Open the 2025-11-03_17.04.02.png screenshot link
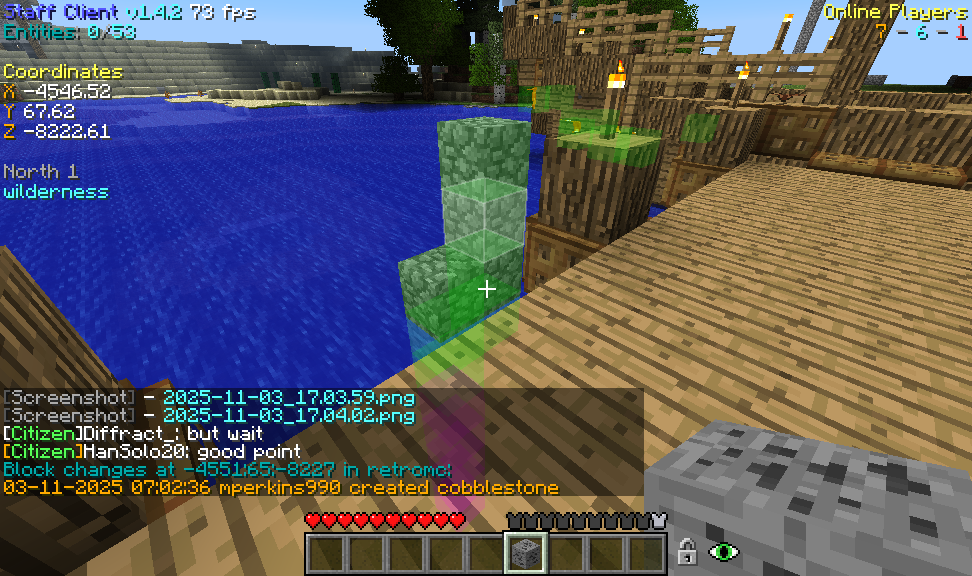The height and width of the screenshot is (576, 972). point(288,415)
